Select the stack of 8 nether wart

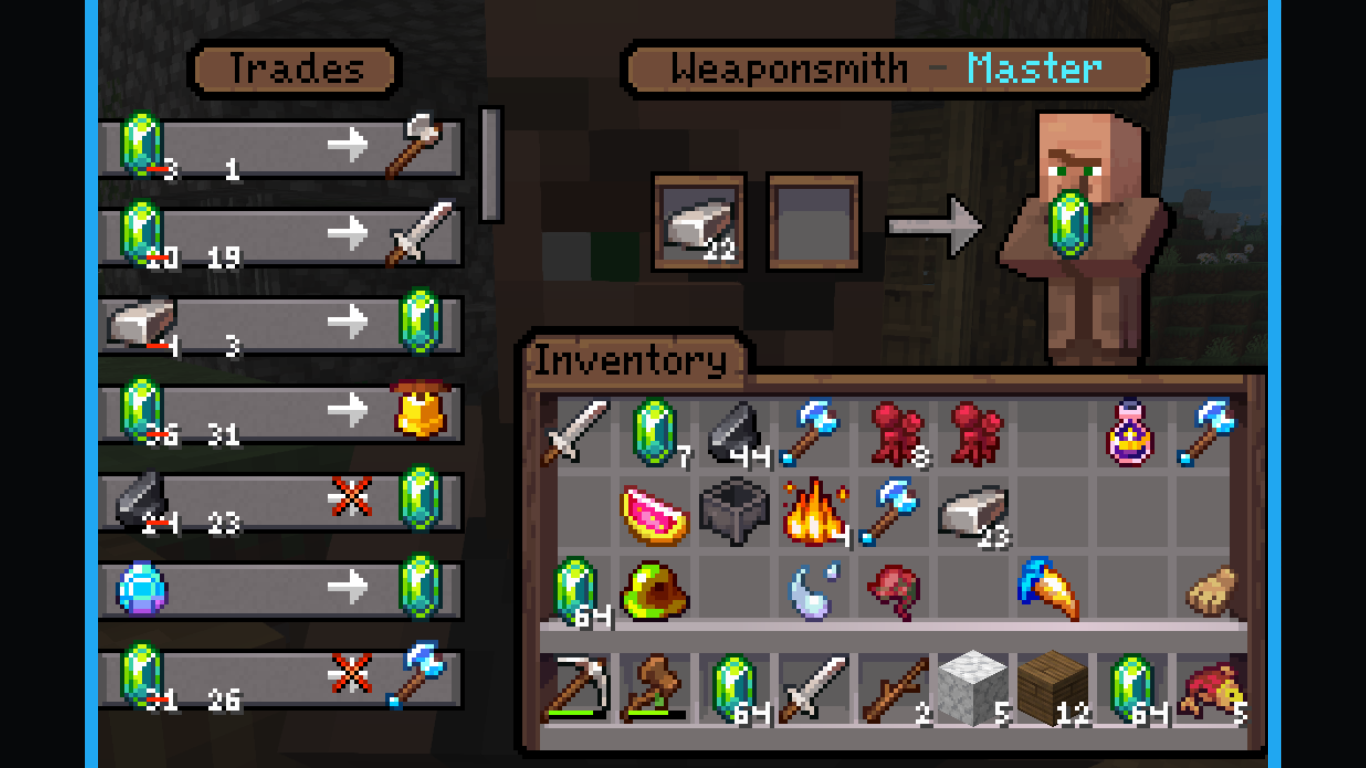(896, 433)
